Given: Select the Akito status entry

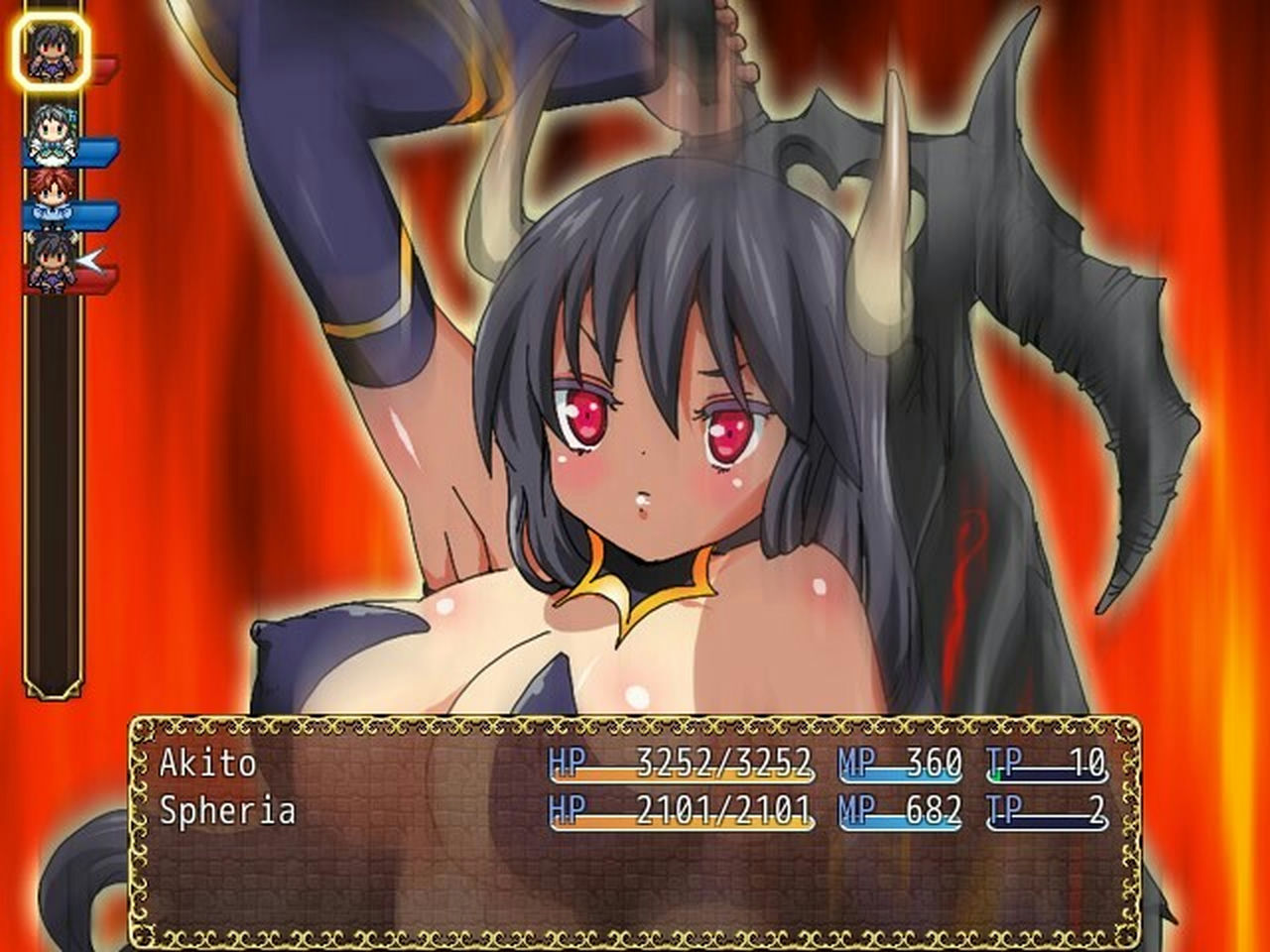Looking at the screenshot, I should pos(635,762).
